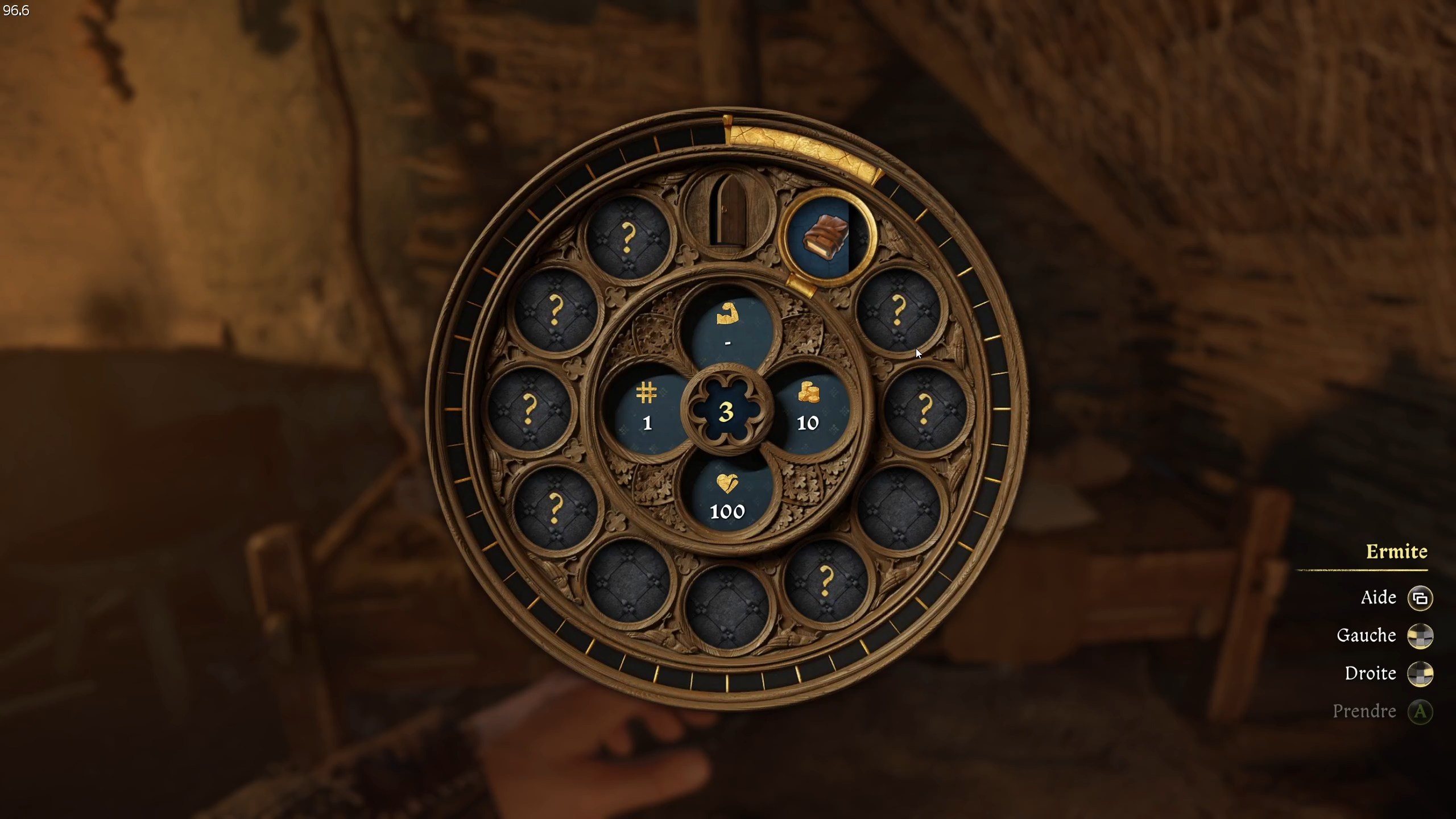
Task: Choose Gauche to rotate the wheel left
Action: [1367, 636]
